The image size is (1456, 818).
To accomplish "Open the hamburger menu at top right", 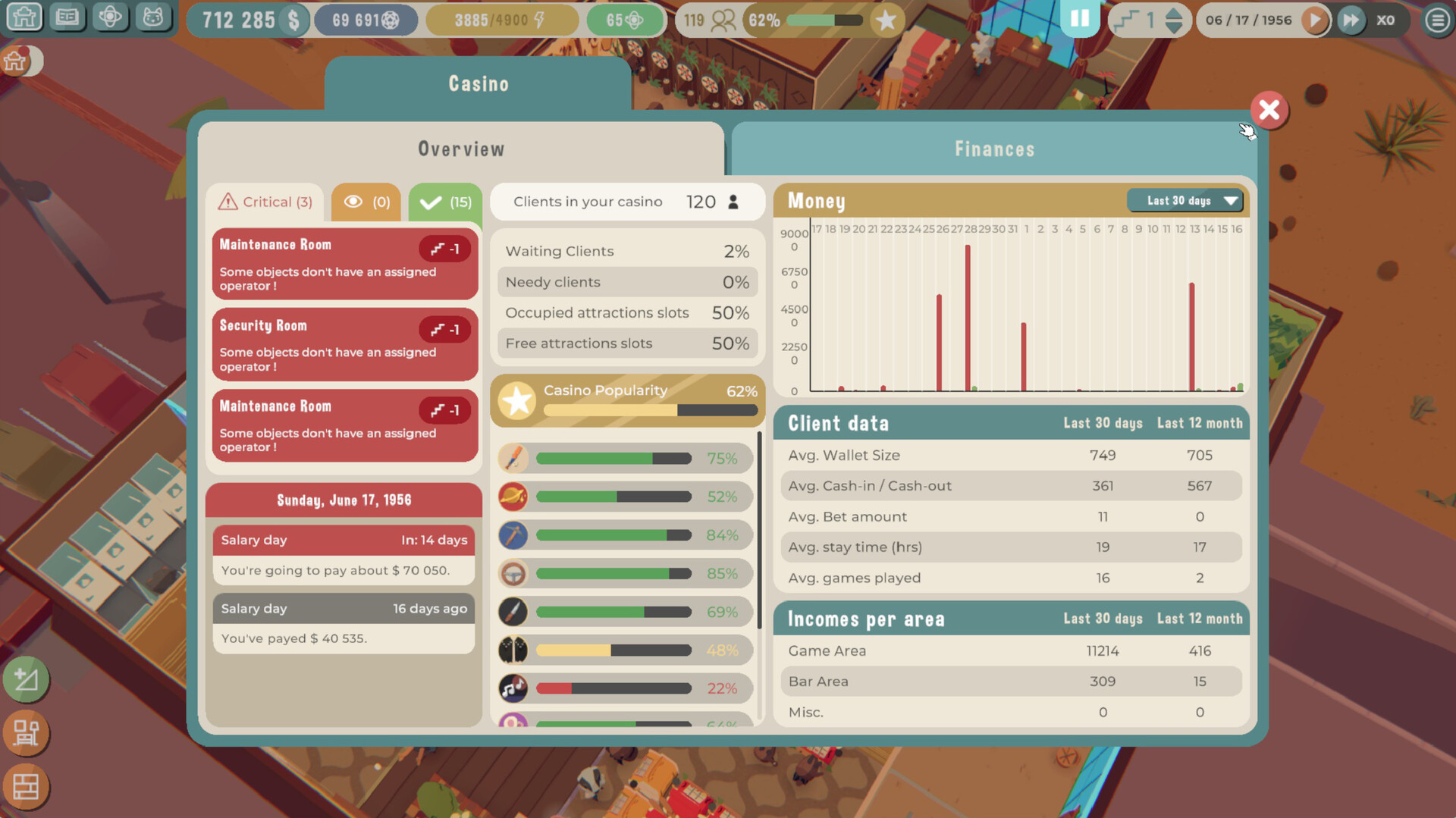I will coord(1437,20).
